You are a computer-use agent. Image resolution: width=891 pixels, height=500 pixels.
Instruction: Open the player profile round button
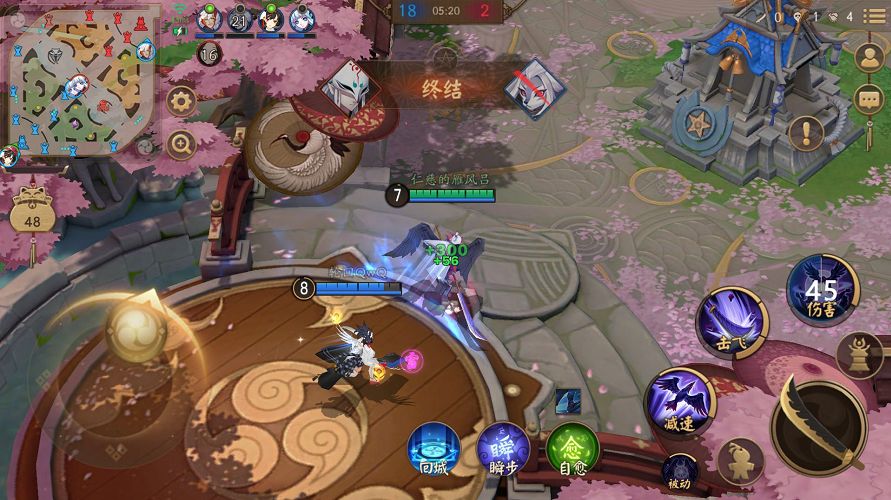tap(869, 58)
